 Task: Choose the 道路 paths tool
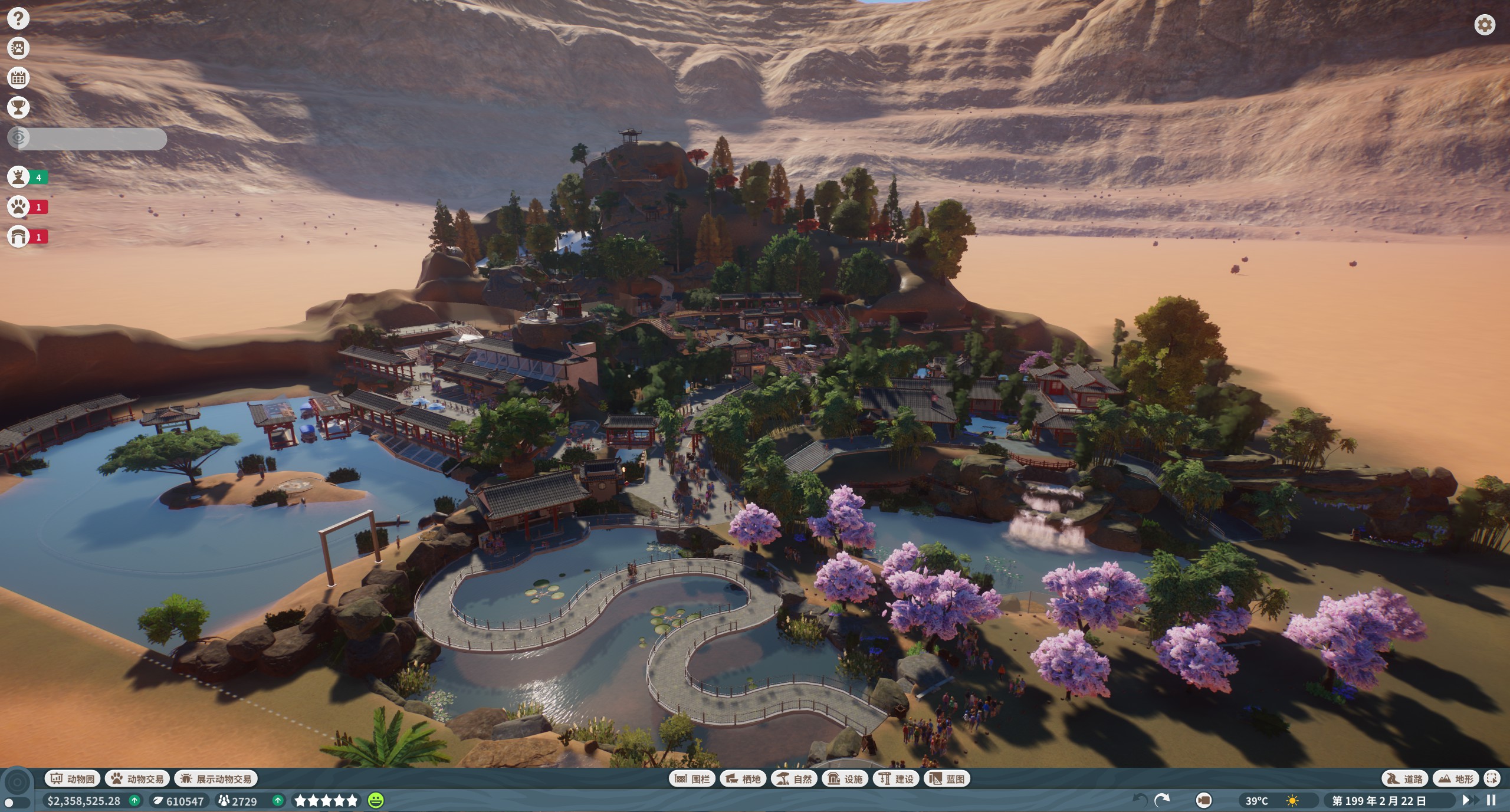point(1404,779)
